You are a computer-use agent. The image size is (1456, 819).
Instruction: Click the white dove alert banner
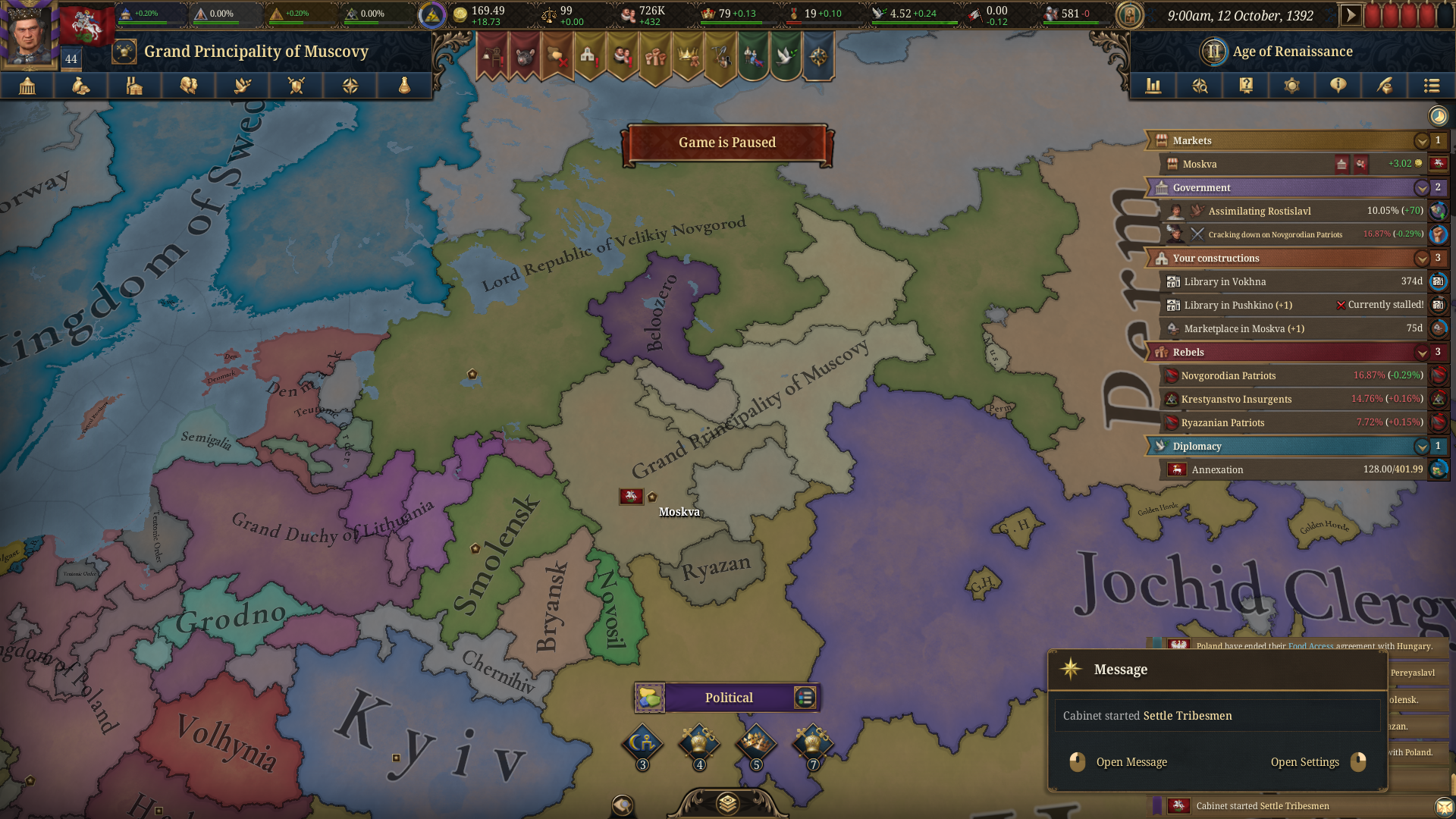pos(786,55)
